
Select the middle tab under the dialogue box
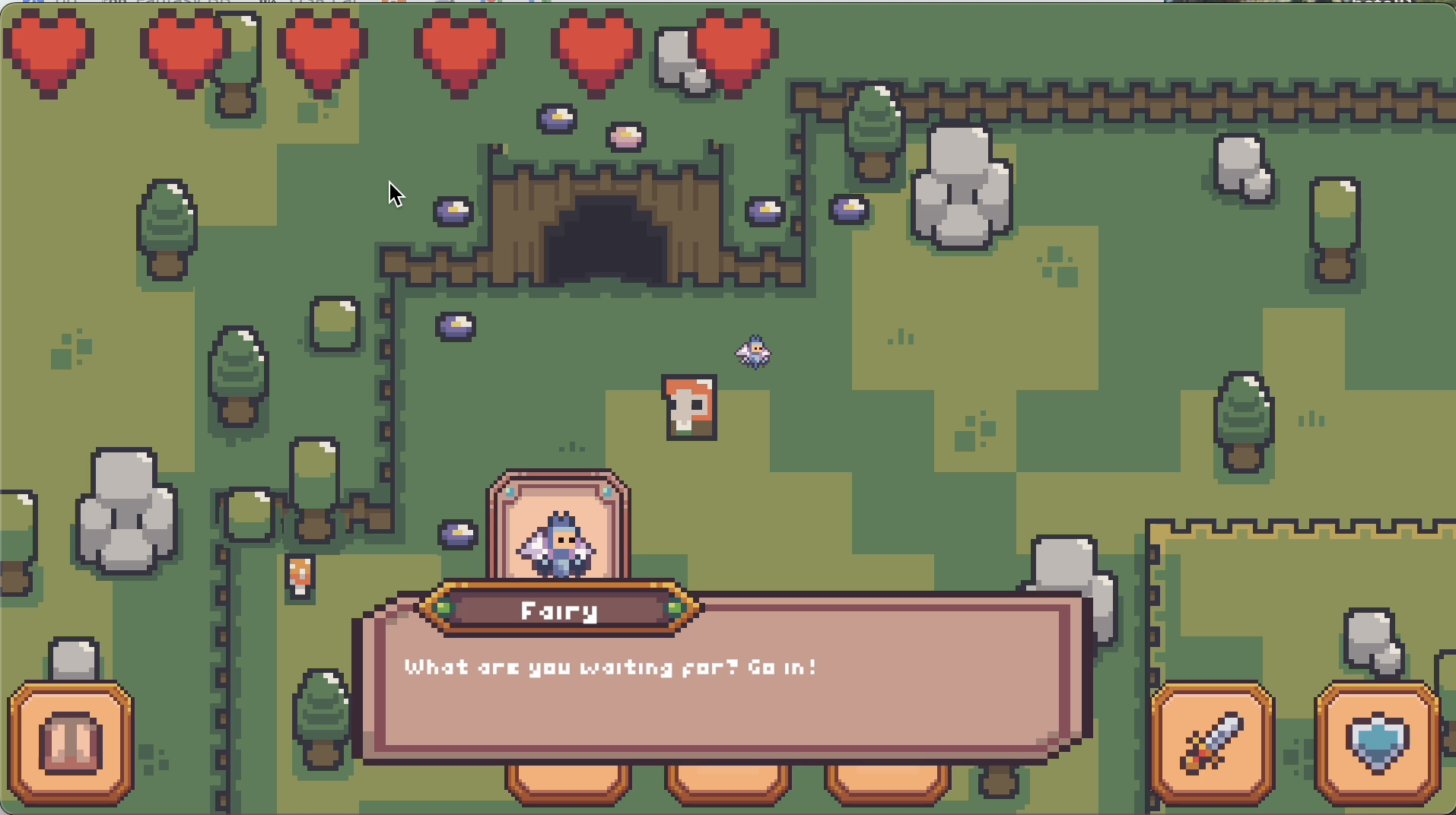tap(726, 785)
